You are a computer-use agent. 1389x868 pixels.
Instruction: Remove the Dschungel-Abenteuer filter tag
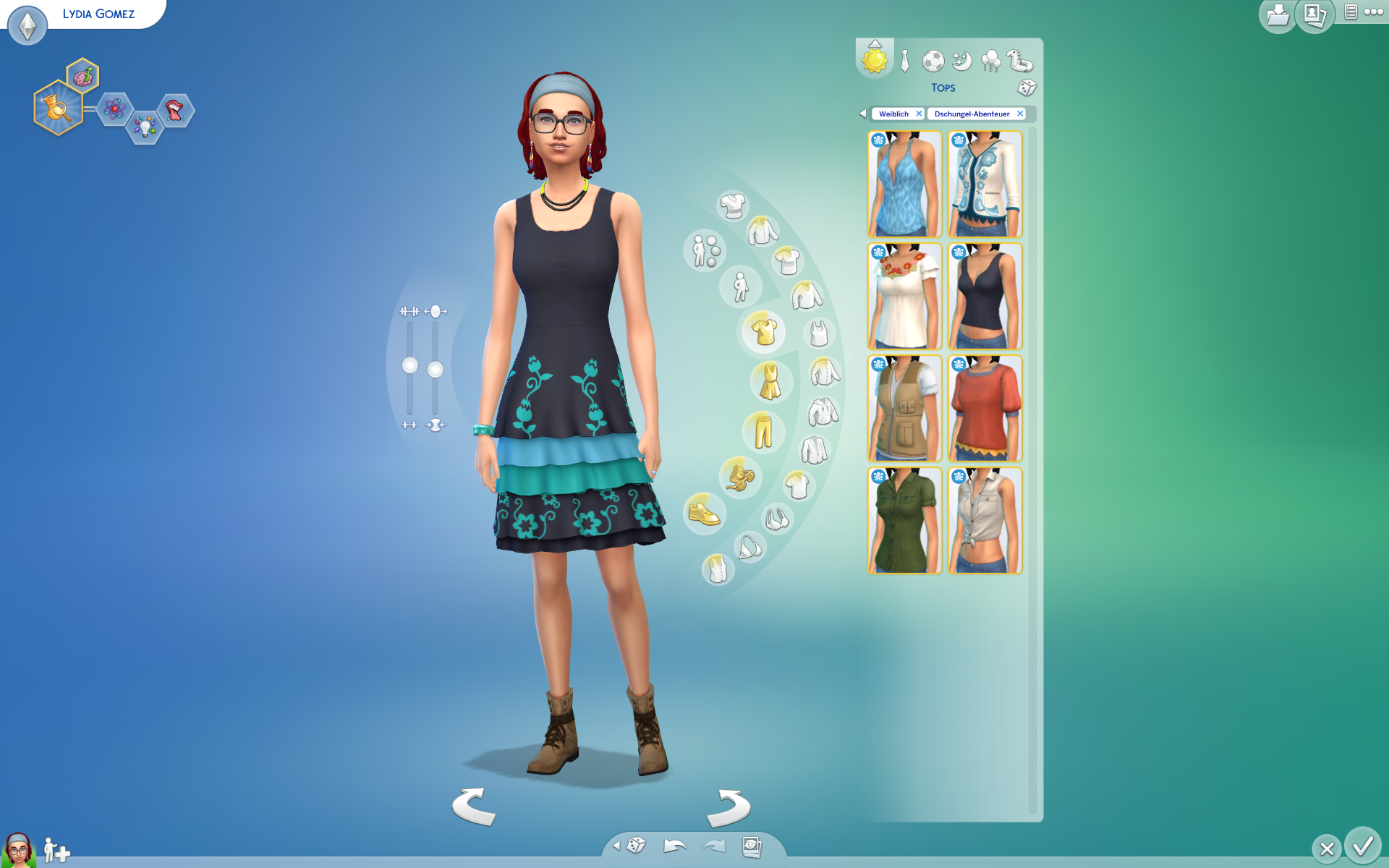(1020, 114)
